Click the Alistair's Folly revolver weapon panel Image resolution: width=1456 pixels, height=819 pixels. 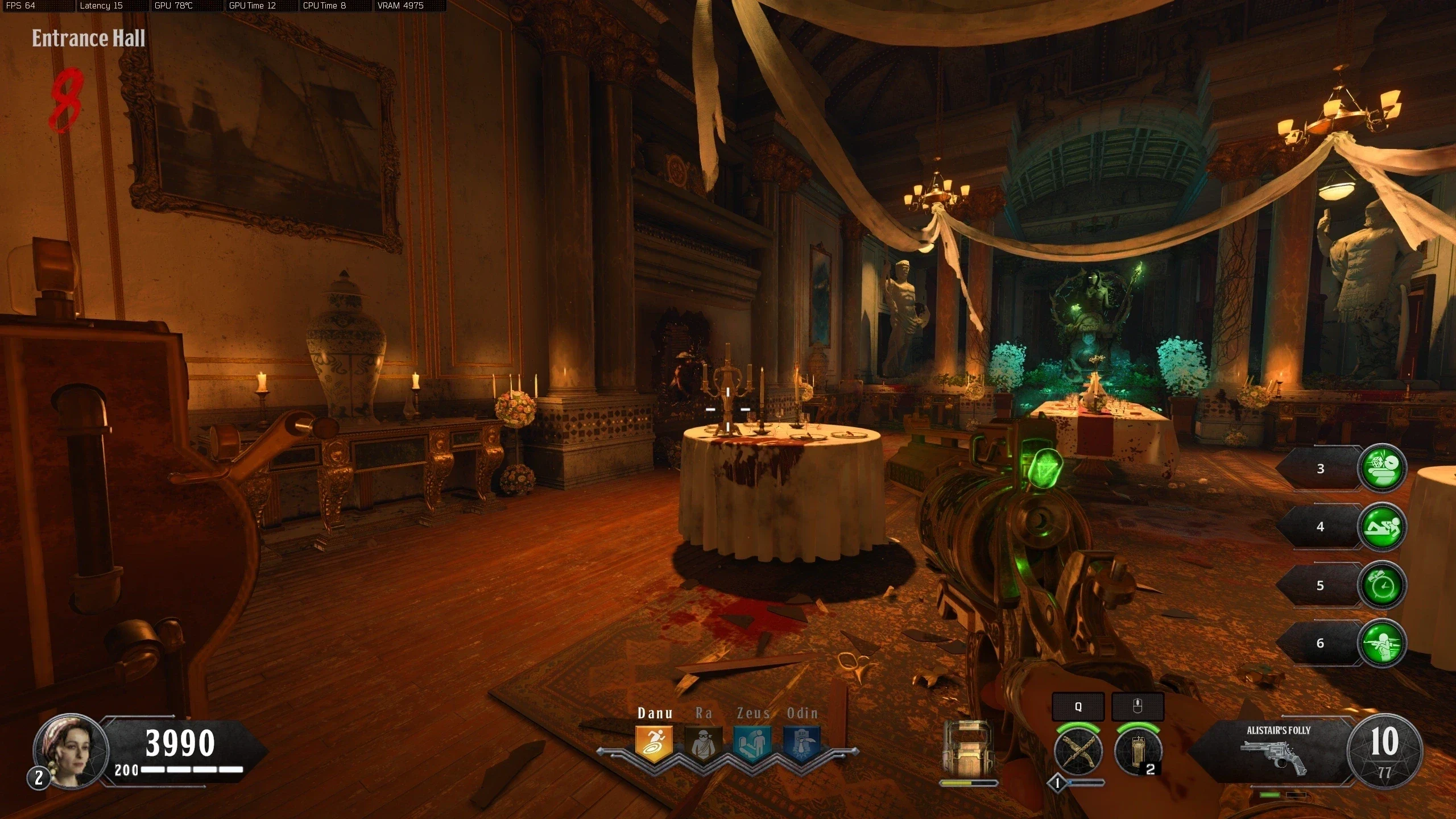1277,750
